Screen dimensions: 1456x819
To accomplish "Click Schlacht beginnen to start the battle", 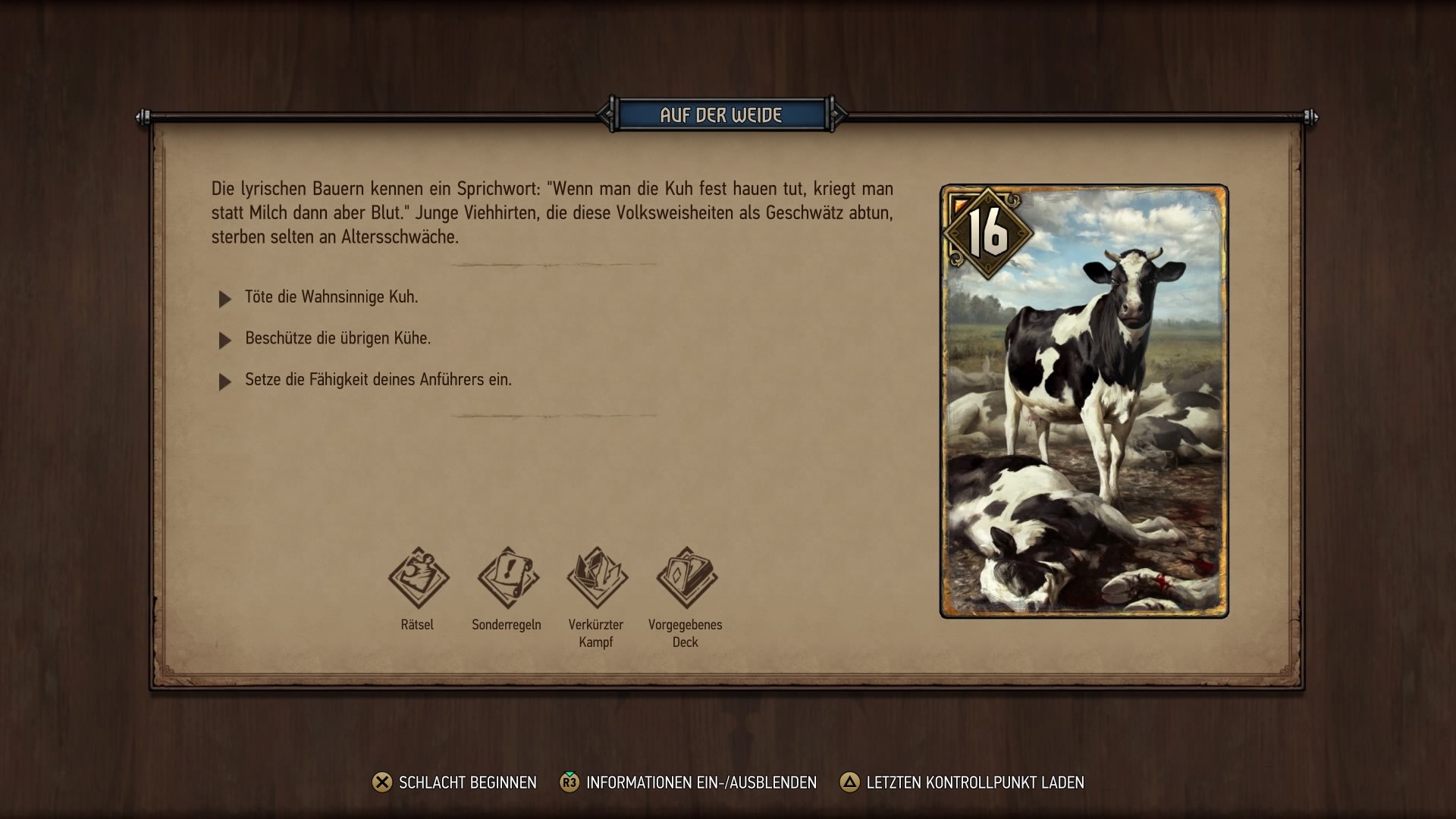I will [466, 781].
